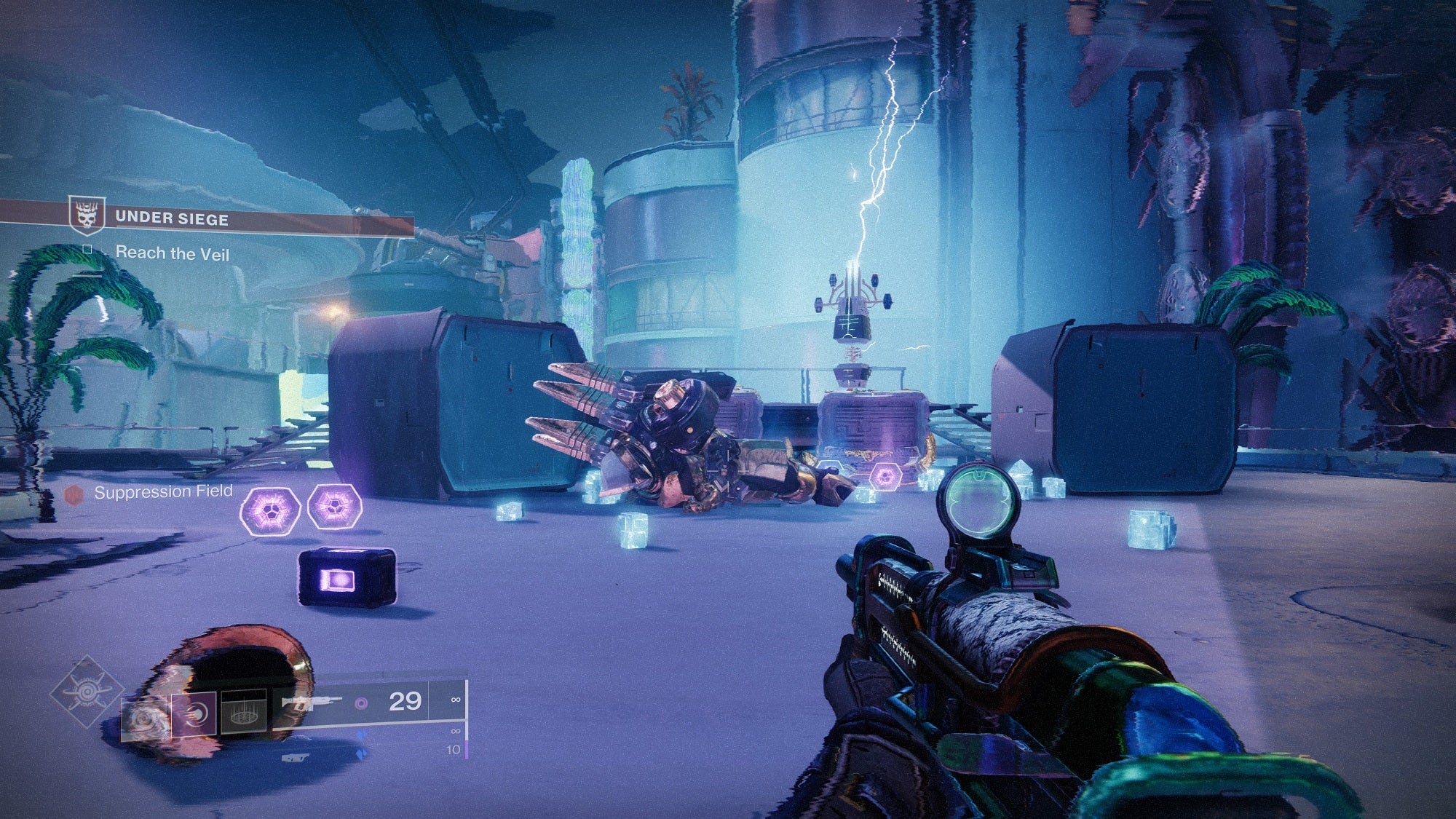This screenshot has height=819, width=1456.
Task: Click the Strand Super diamond icon
Action: (87, 693)
